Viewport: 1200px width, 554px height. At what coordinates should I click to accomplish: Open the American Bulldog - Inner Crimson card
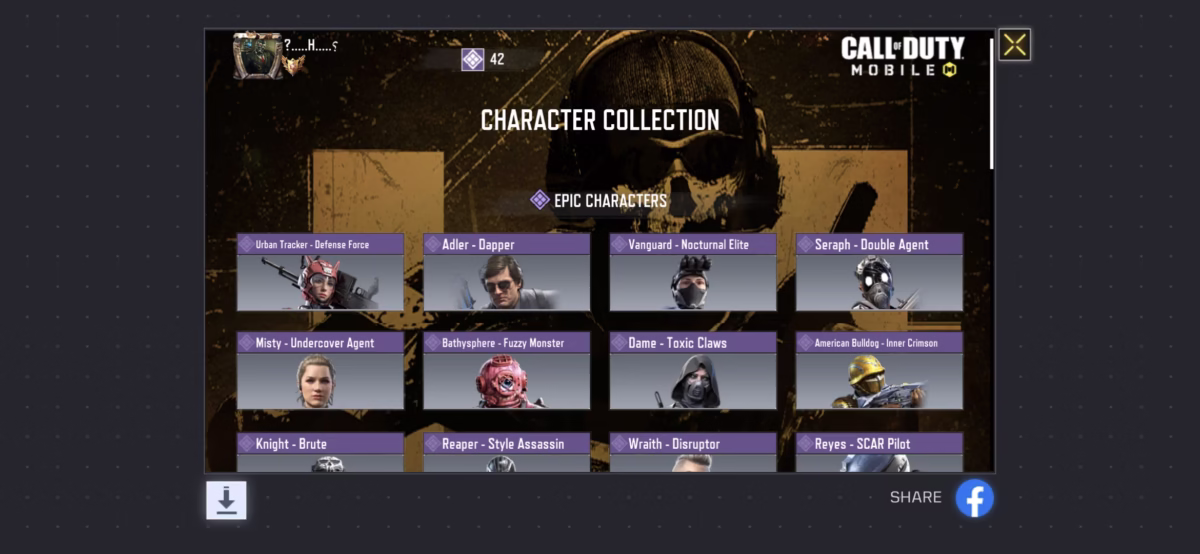879,371
